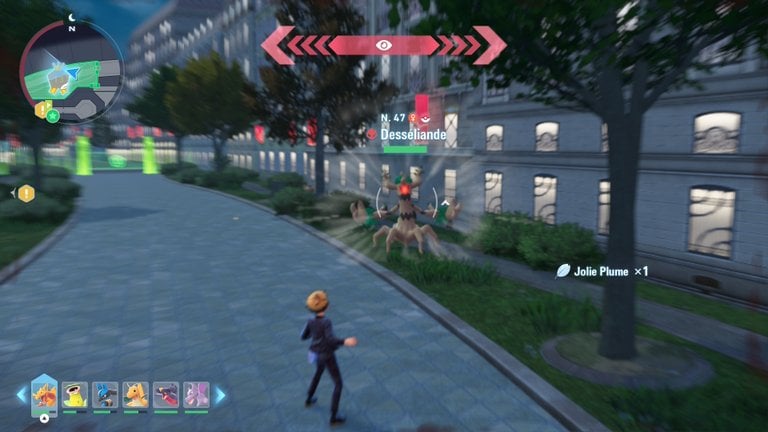Switch to Lucario in the party bar

[x=105, y=396]
